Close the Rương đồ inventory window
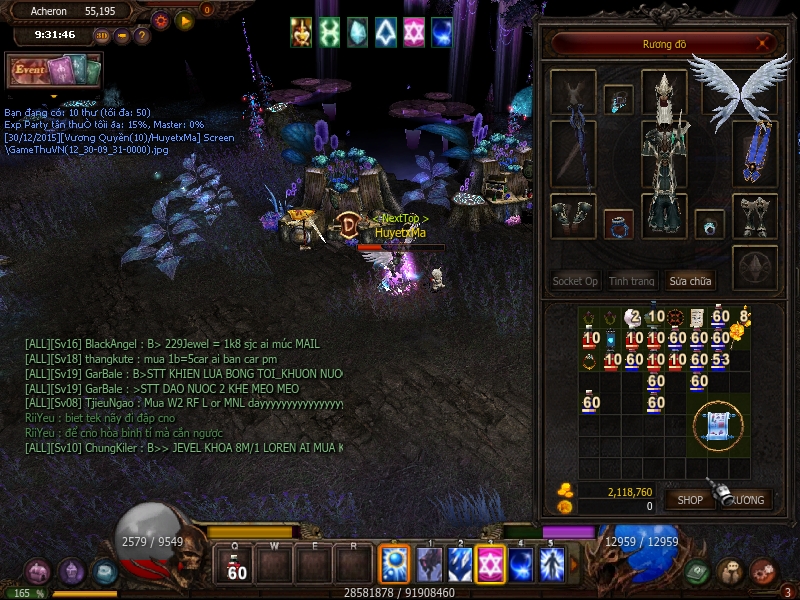This screenshot has height=600, width=800. tap(764, 43)
